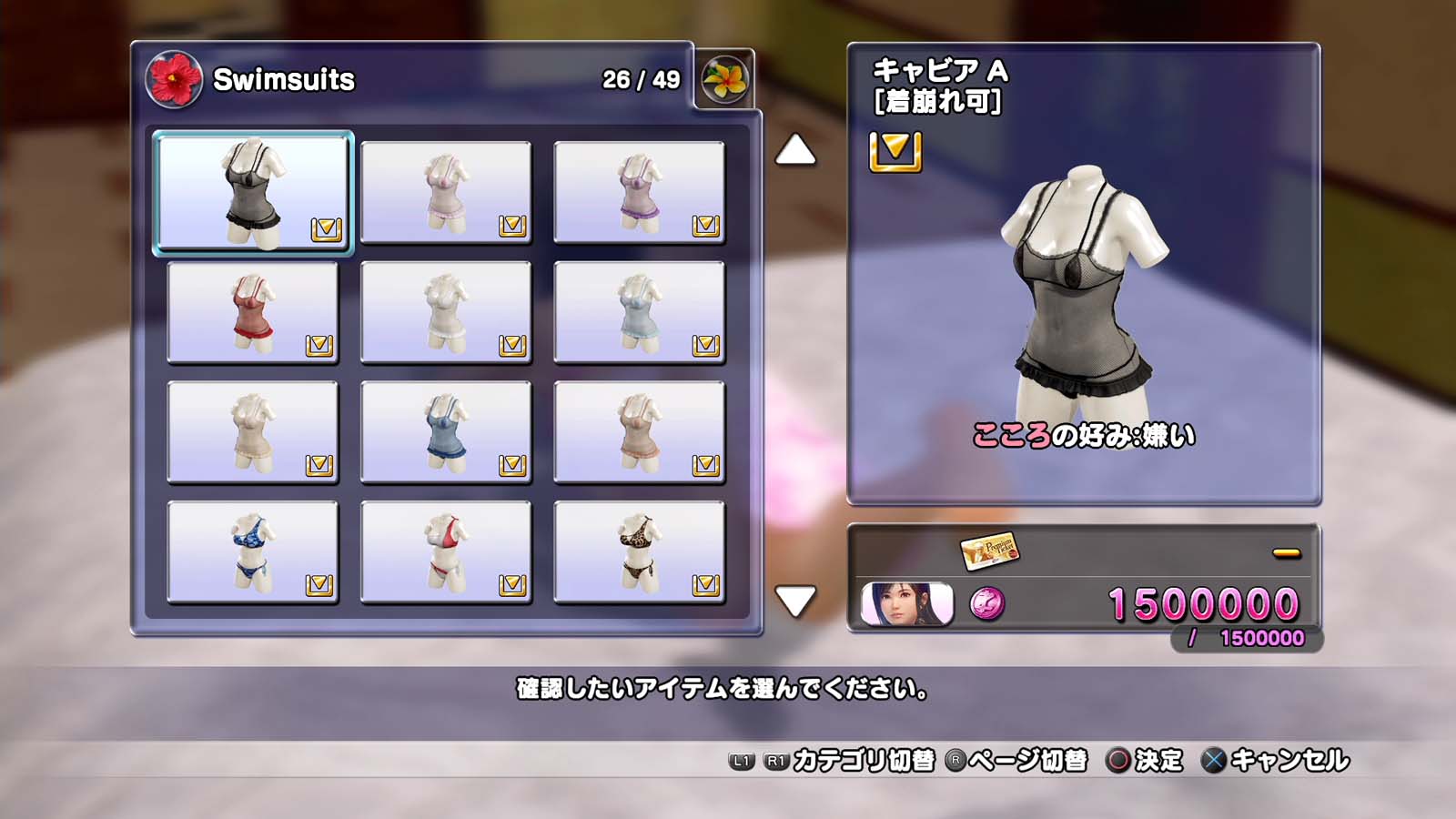Select the red camisole swimsuit tile
Screen dimensions: 1456x819
pyautogui.click(x=253, y=312)
